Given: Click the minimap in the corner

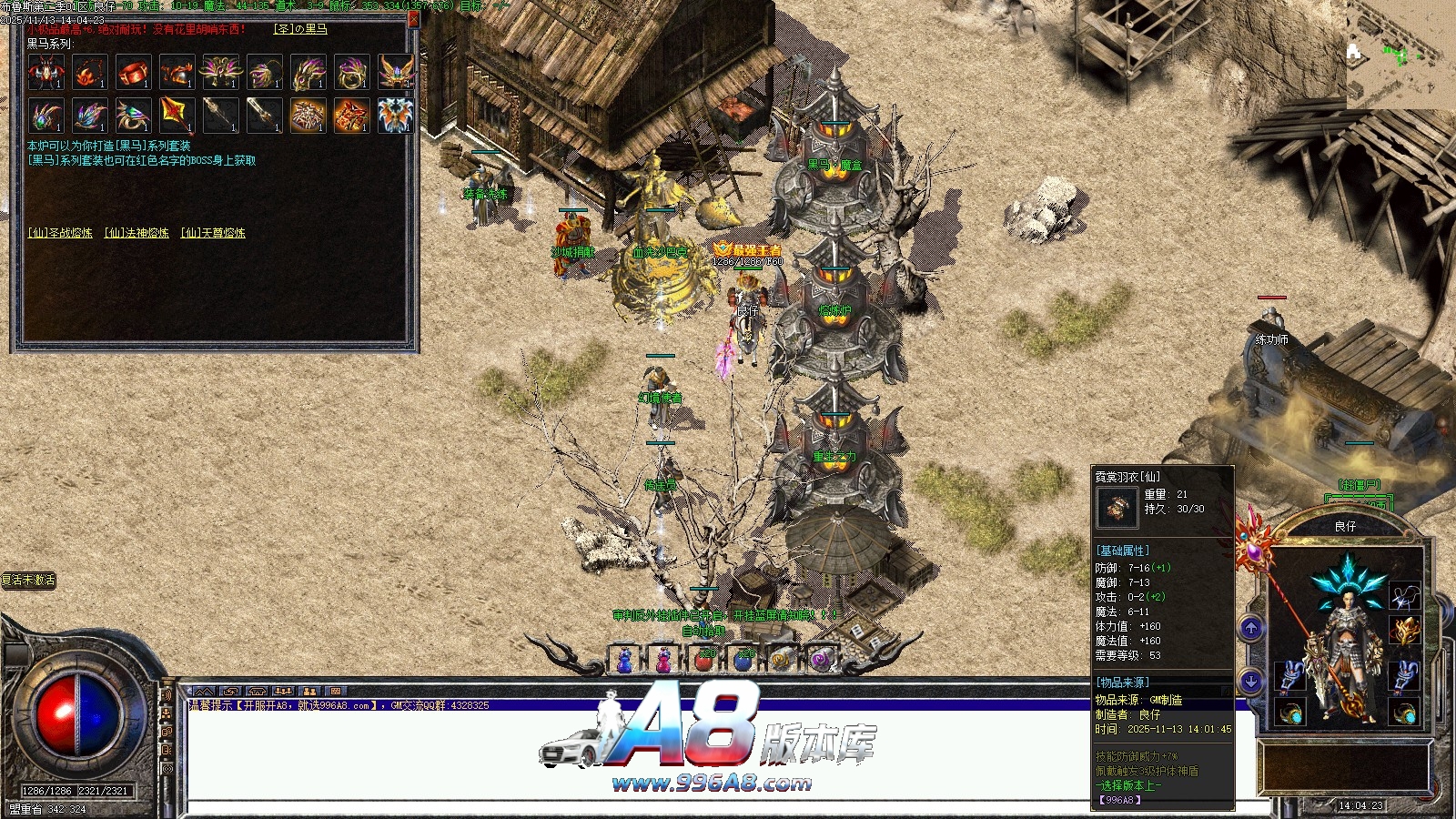Looking at the screenshot, I should click(x=1397, y=55).
